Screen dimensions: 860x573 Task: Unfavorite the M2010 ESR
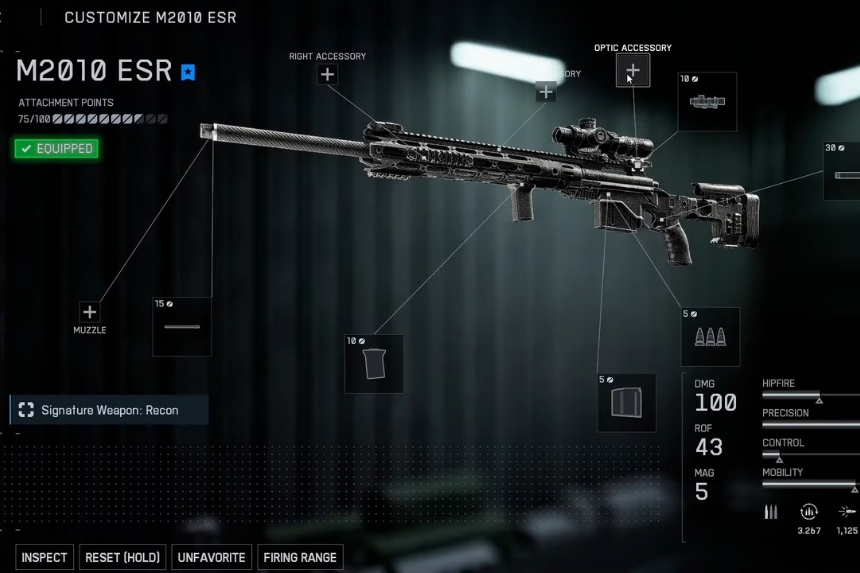pyautogui.click(x=211, y=557)
